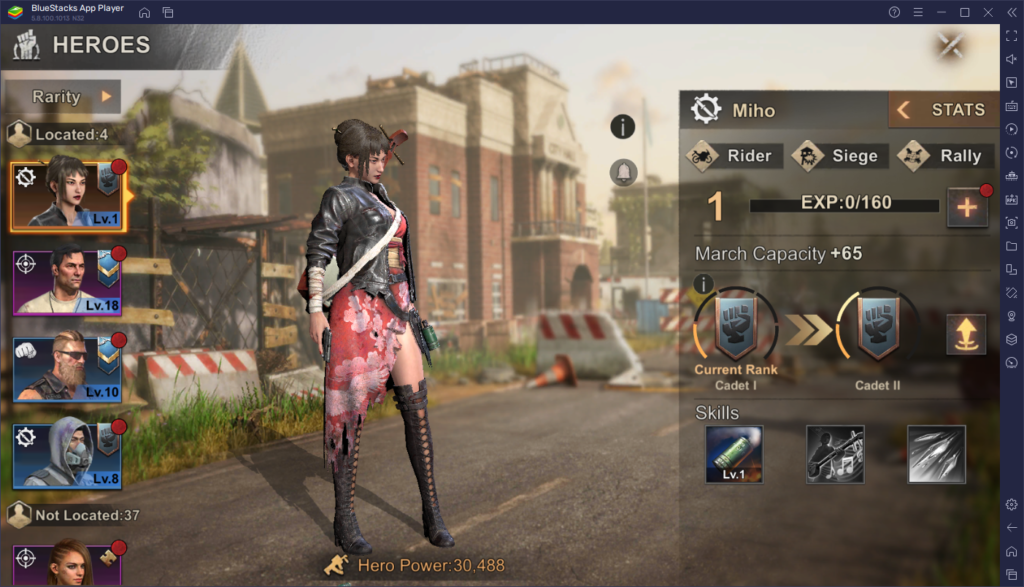Pick the hooded Lv.8 hero portrait
Viewport: 1024px width, 587px height.
pyautogui.click(x=67, y=456)
